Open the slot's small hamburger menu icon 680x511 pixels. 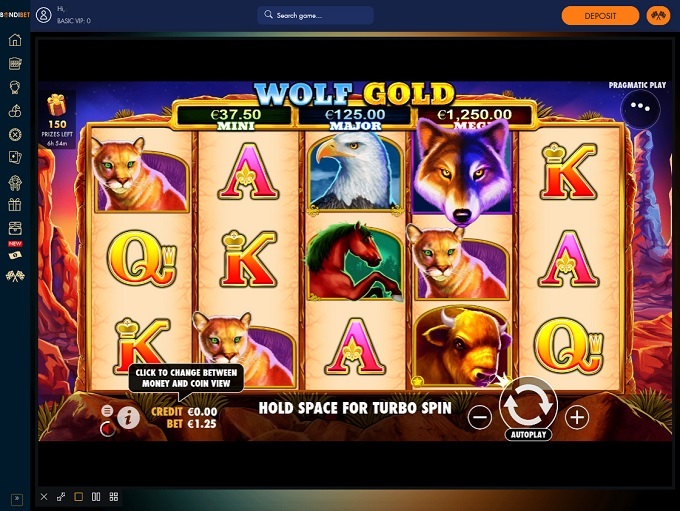[107, 411]
